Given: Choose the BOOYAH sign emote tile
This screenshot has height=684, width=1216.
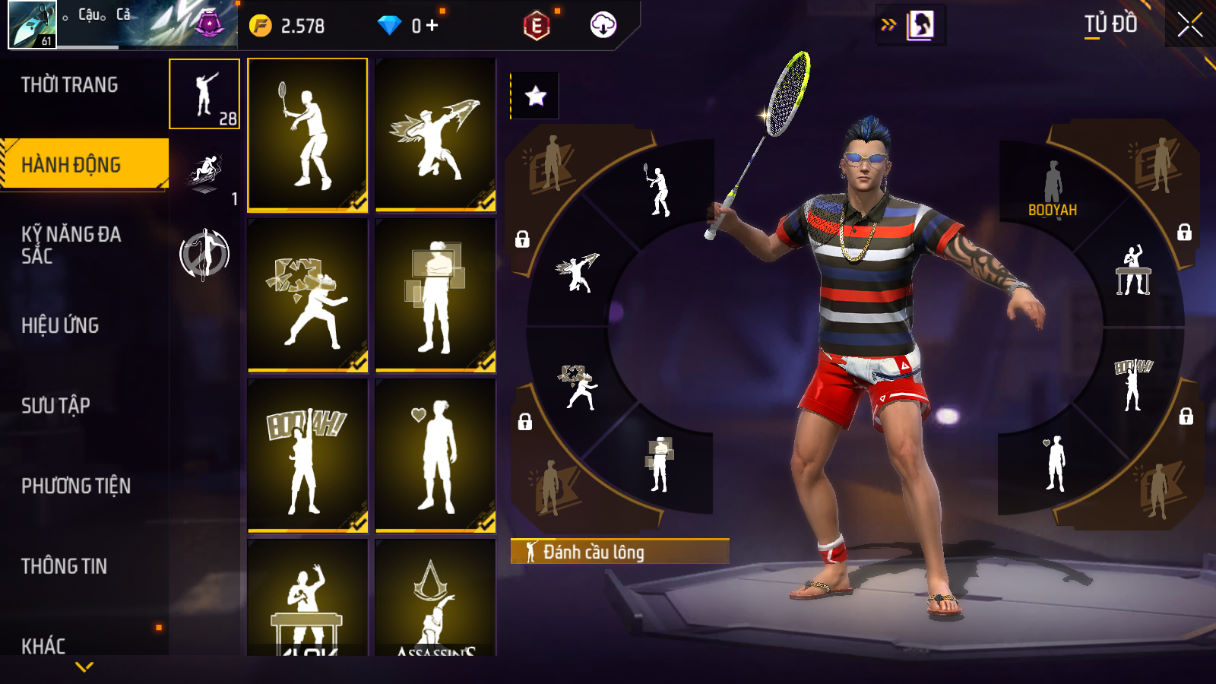Looking at the screenshot, I should click(x=307, y=455).
